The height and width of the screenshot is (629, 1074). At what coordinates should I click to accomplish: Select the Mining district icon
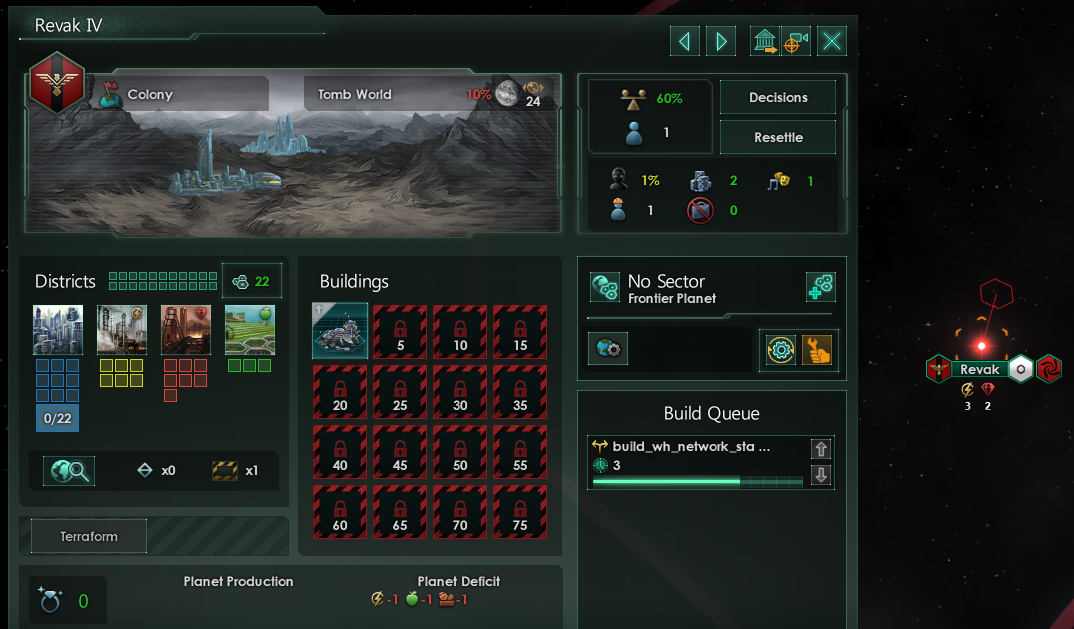(x=185, y=330)
